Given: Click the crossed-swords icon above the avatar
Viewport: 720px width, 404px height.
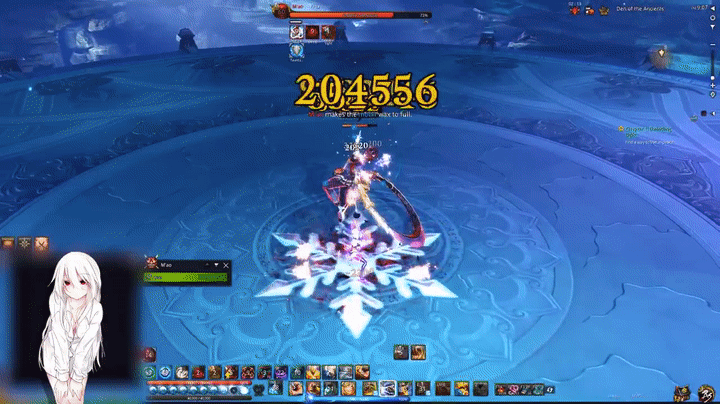Looking at the screenshot, I should tap(40, 243).
